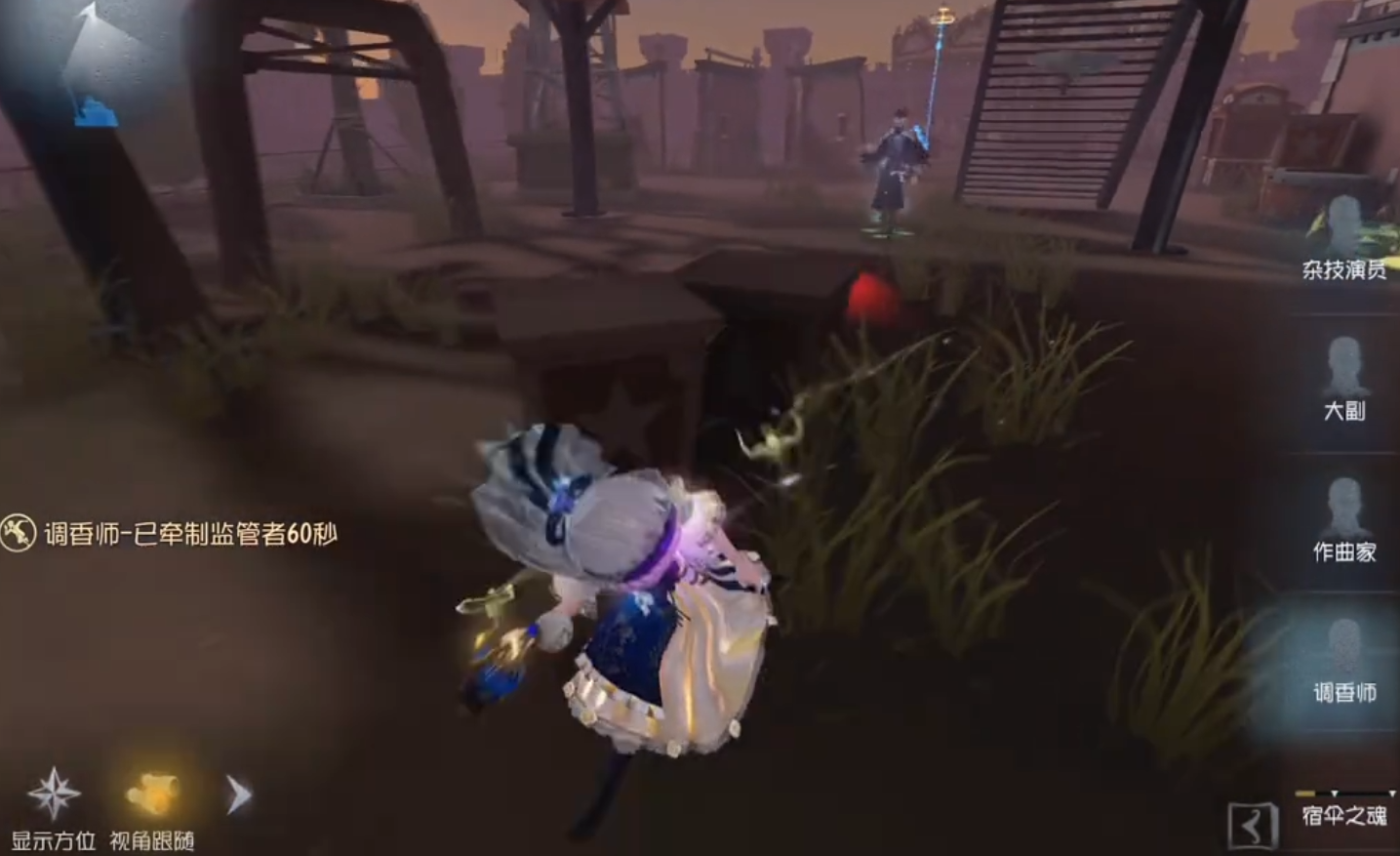Toggle direction display on the HUD
The width and height of the screenshot is (1400, 856).
click(54, 793)
